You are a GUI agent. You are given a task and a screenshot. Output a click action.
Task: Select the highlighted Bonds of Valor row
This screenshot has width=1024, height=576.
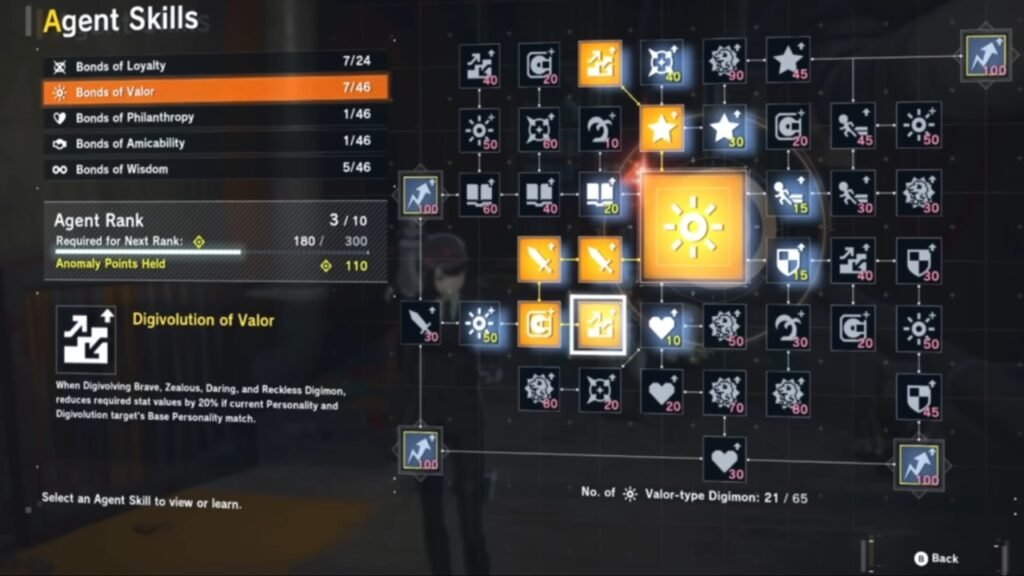214,92
